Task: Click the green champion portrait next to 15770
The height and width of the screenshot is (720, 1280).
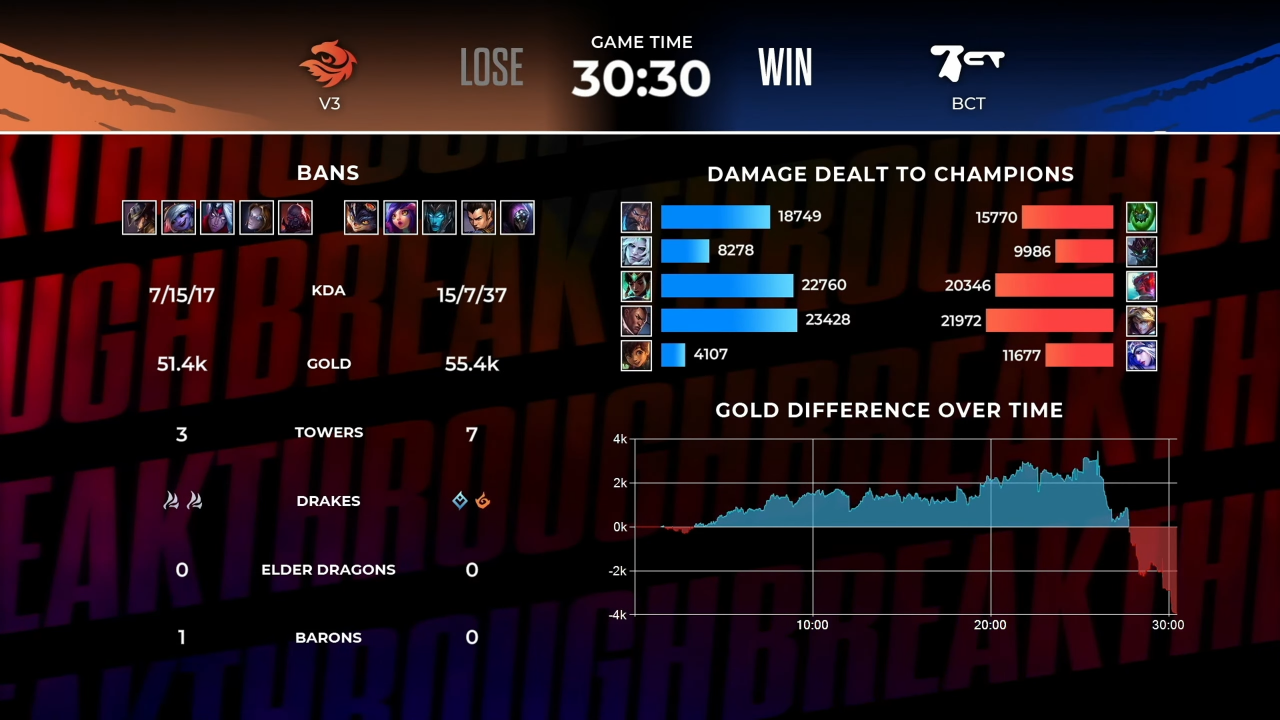Action: [1141, 216]
